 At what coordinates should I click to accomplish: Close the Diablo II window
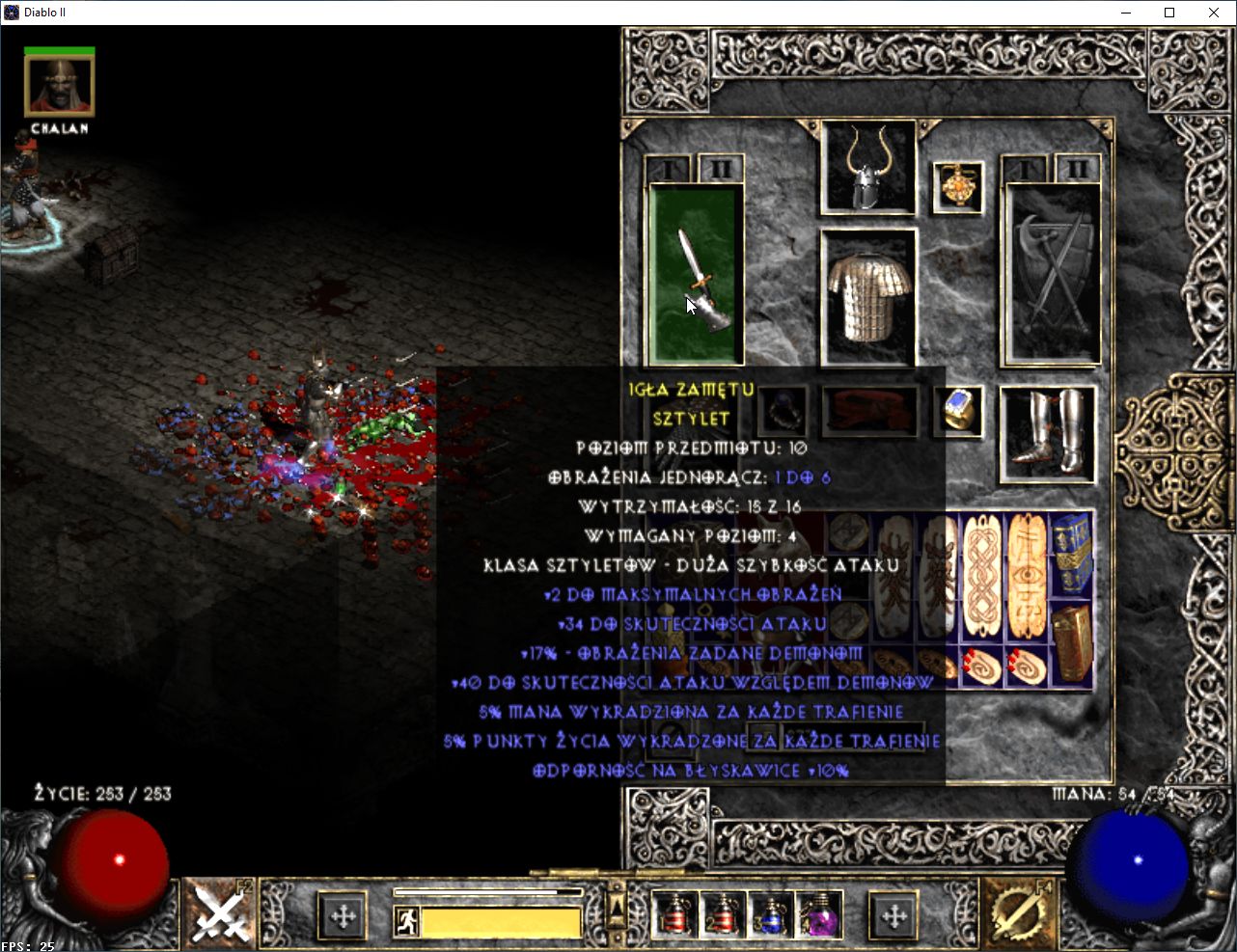click(1214, 13)
